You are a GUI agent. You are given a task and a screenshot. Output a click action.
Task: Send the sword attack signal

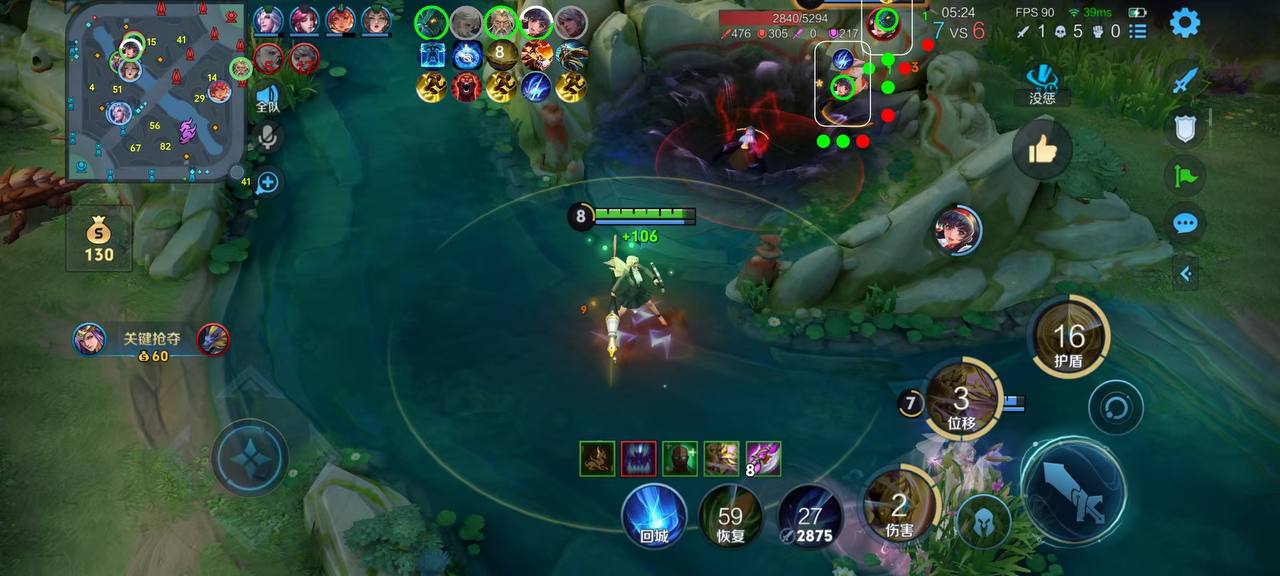click(x=1185, y=80)
